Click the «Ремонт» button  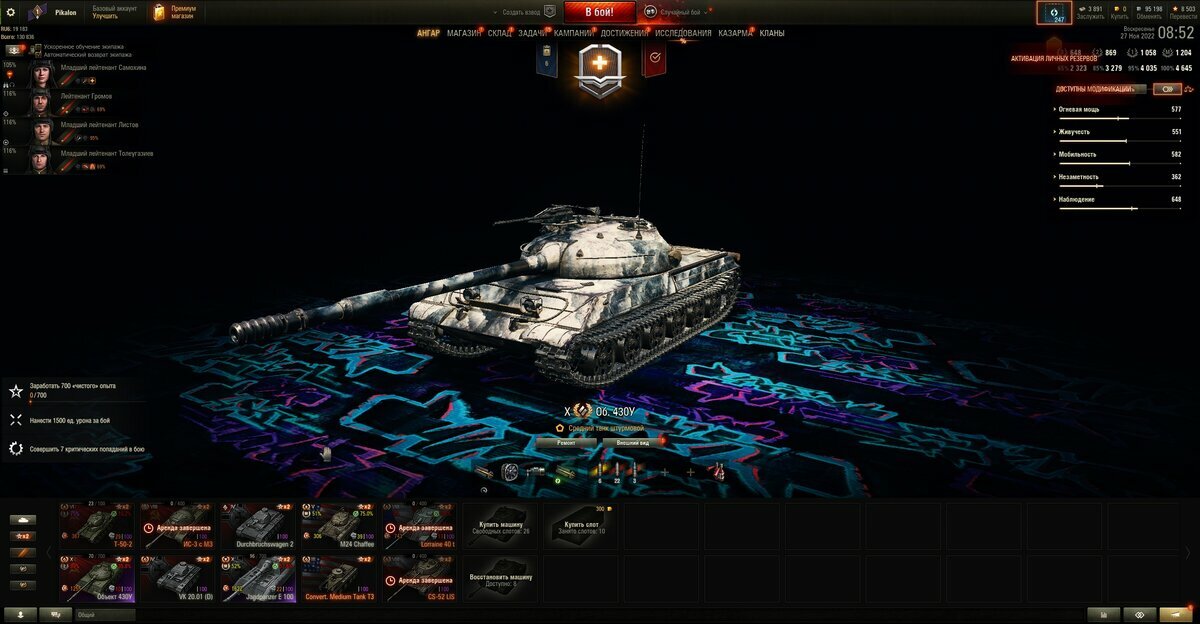coord(566,442)
